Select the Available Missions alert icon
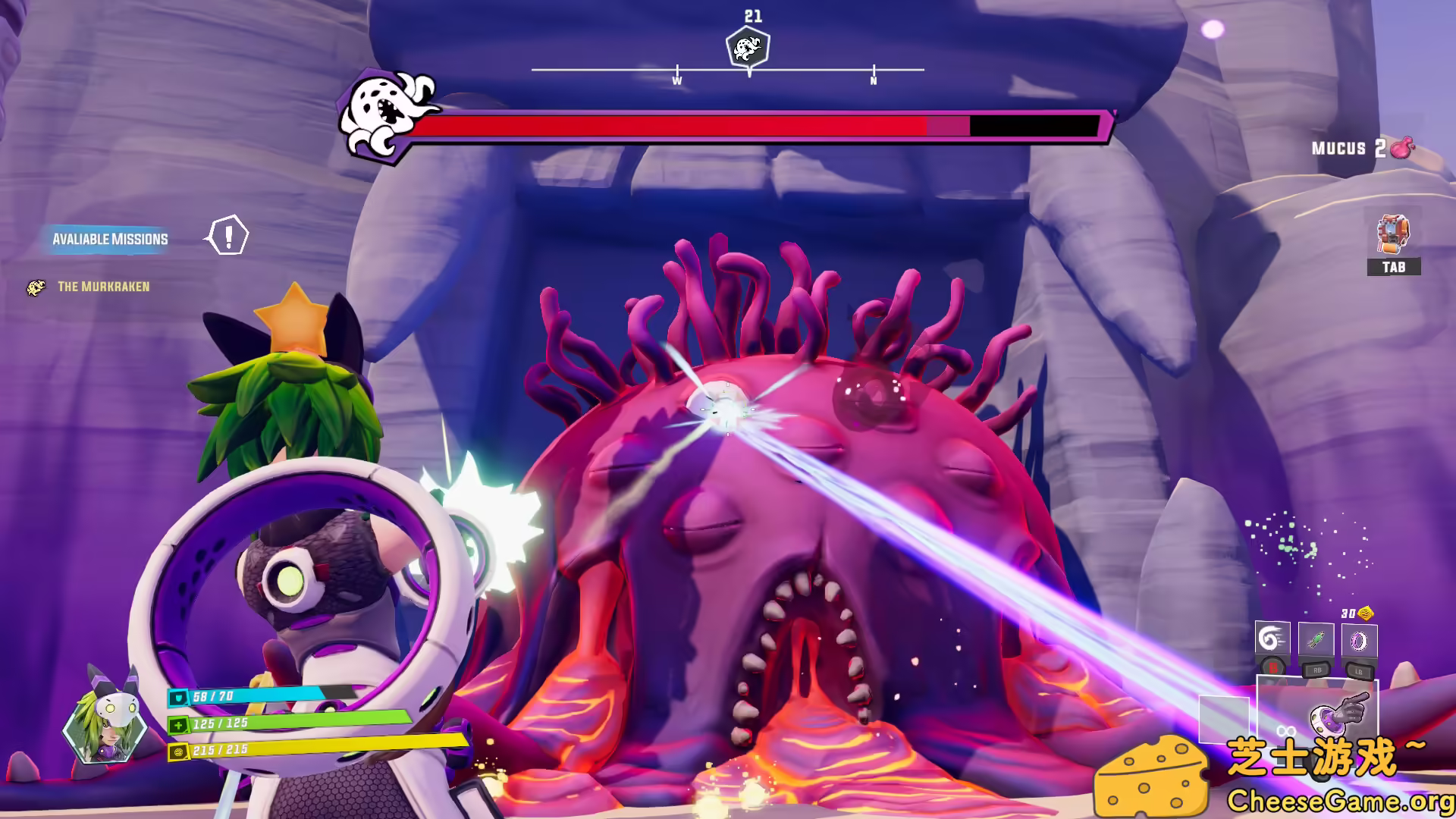The image size is (1456, 819). coord(227,236)
